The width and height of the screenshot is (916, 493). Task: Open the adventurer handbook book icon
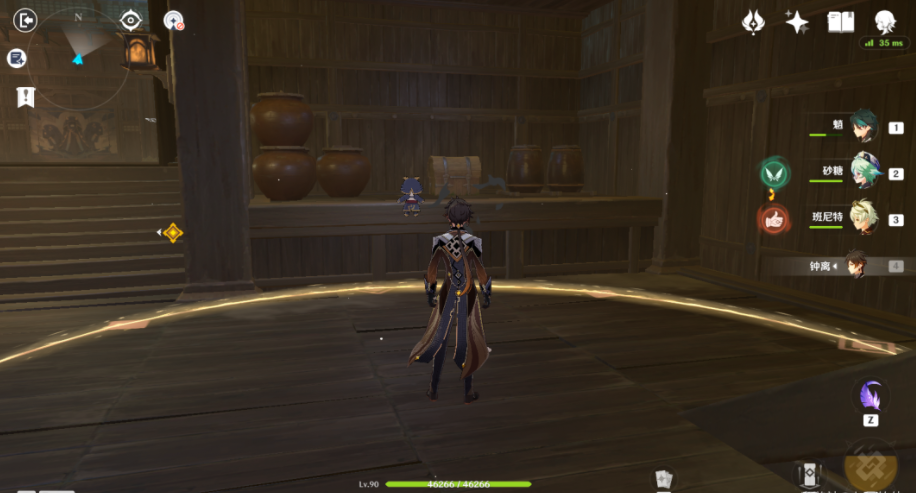pyautogui.click(x=841, y=22)
